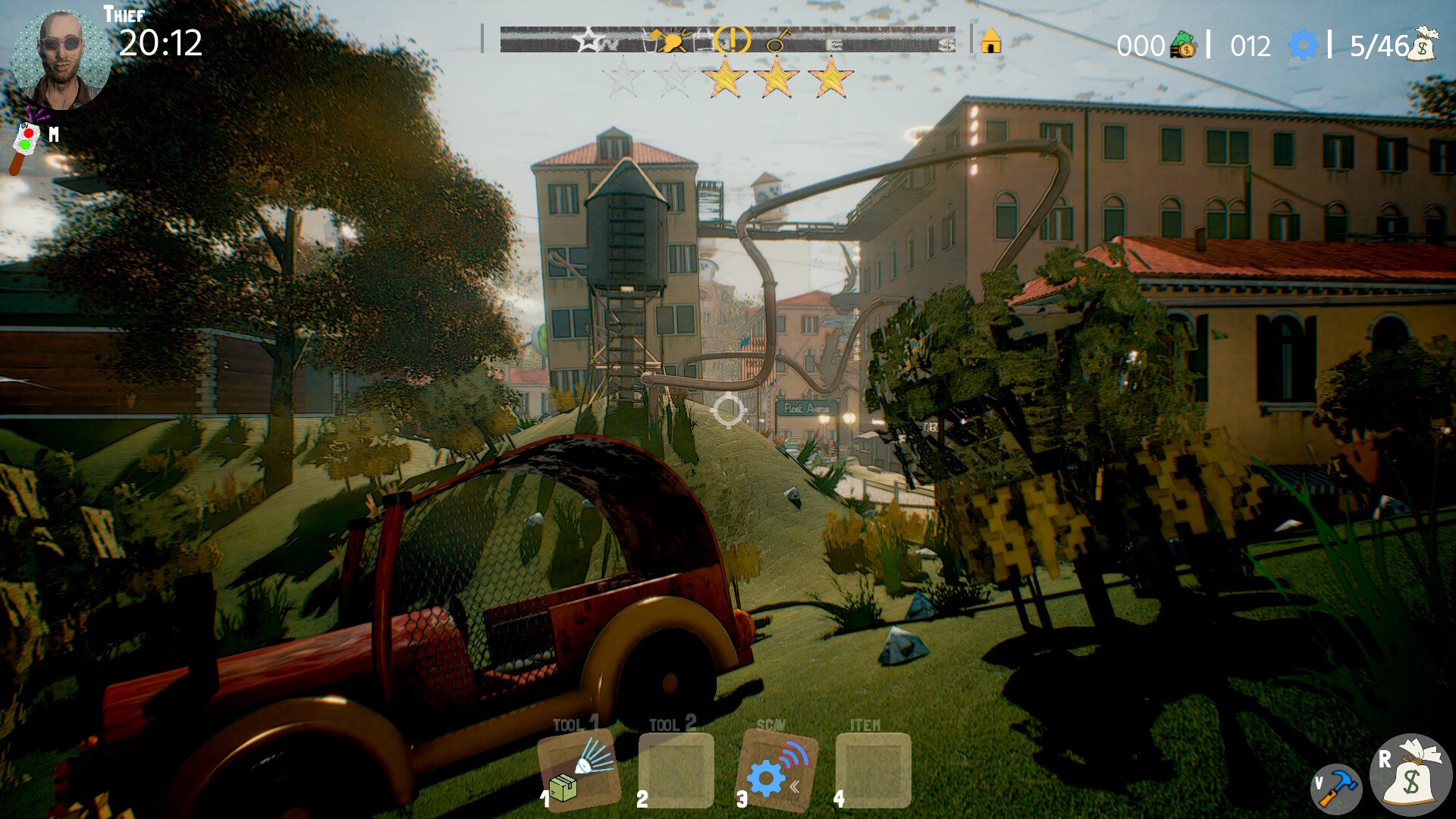Open the money bag loot button

(x=1410, y=775)
